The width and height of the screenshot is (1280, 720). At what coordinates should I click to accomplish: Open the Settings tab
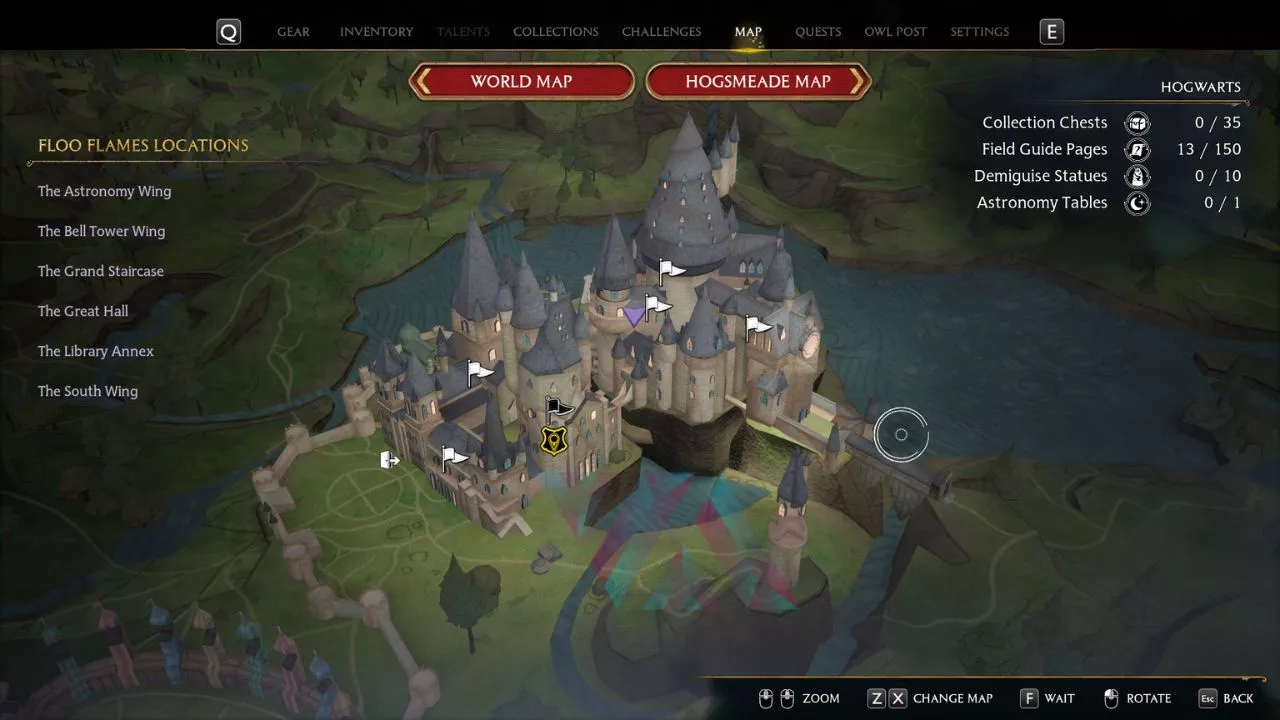tap(979, 32)
